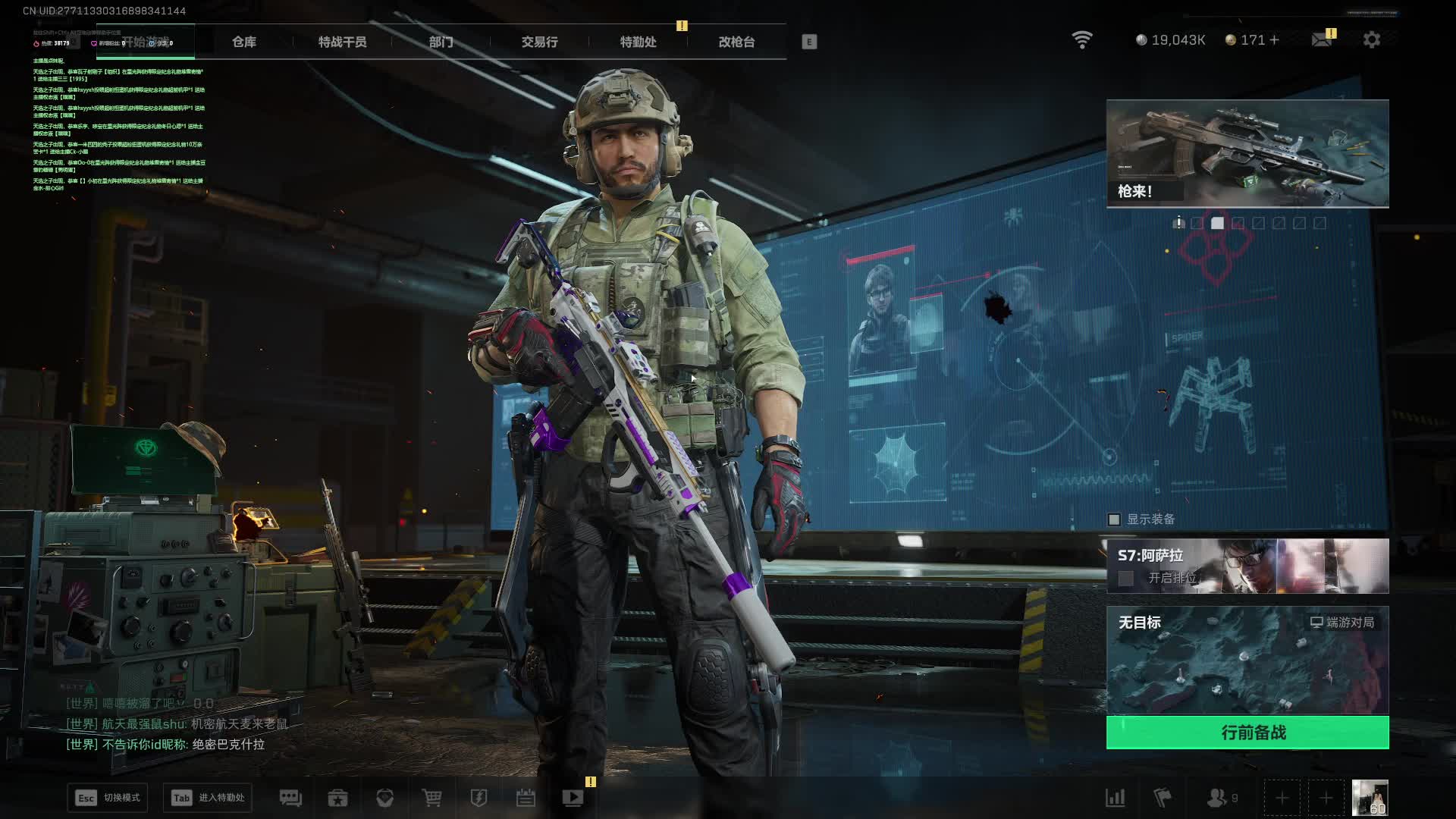Open the chat speech-bubble icon
The height and width of the screenshot is (819, 1456).
point(290,798)
